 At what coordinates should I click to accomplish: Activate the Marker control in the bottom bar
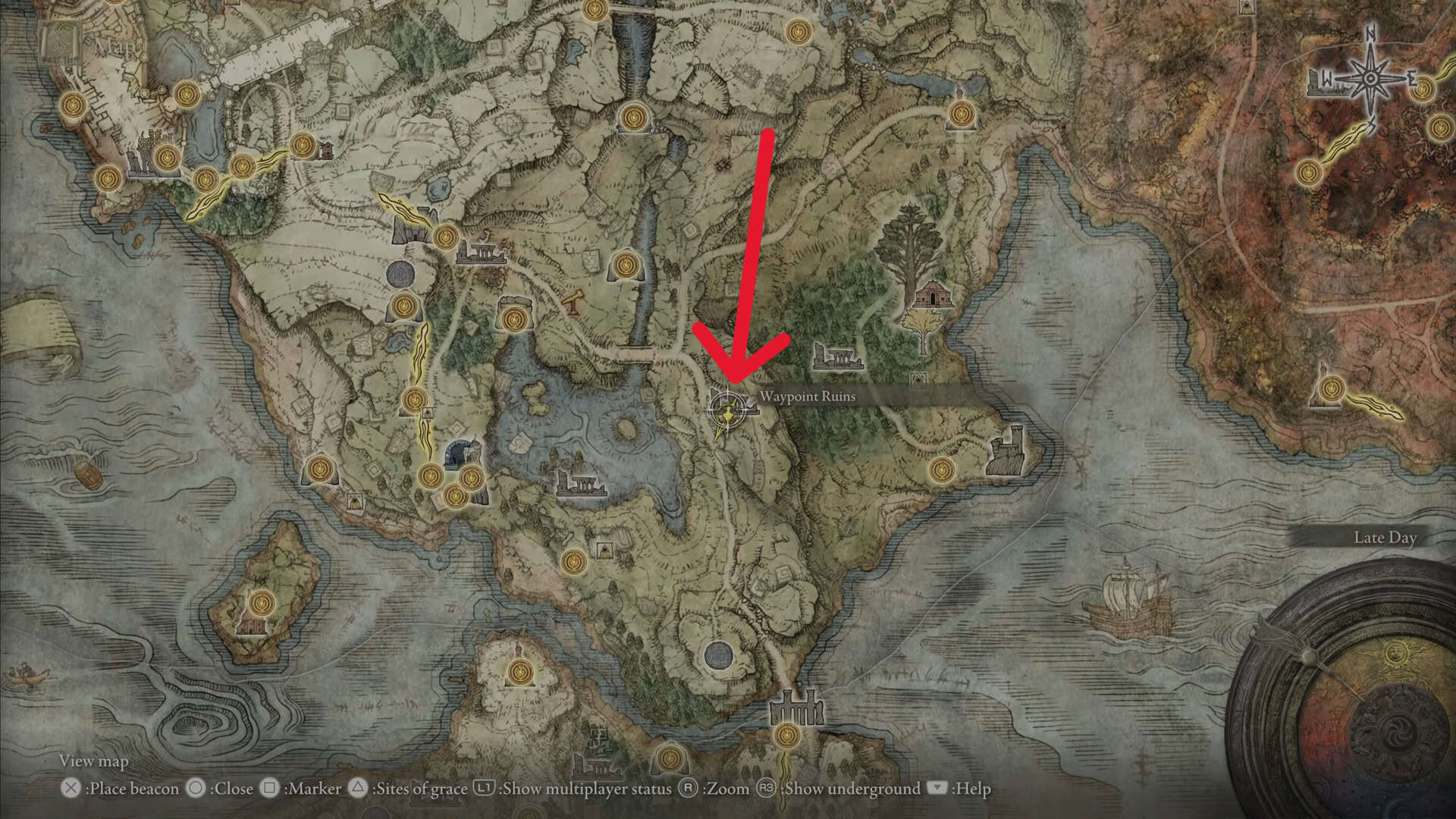[x=312, y=789]
